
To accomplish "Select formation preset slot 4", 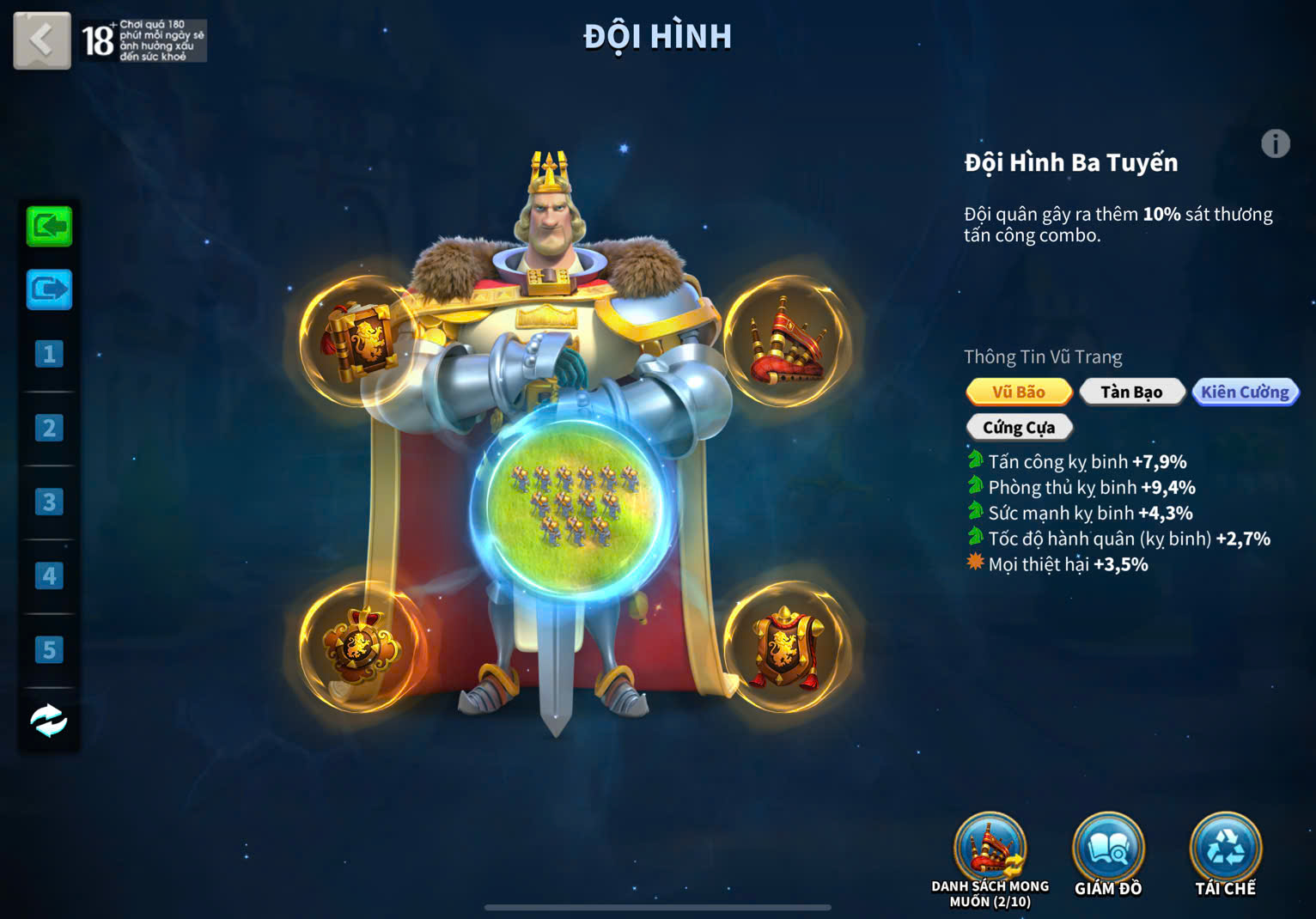I will click(49, 575).
